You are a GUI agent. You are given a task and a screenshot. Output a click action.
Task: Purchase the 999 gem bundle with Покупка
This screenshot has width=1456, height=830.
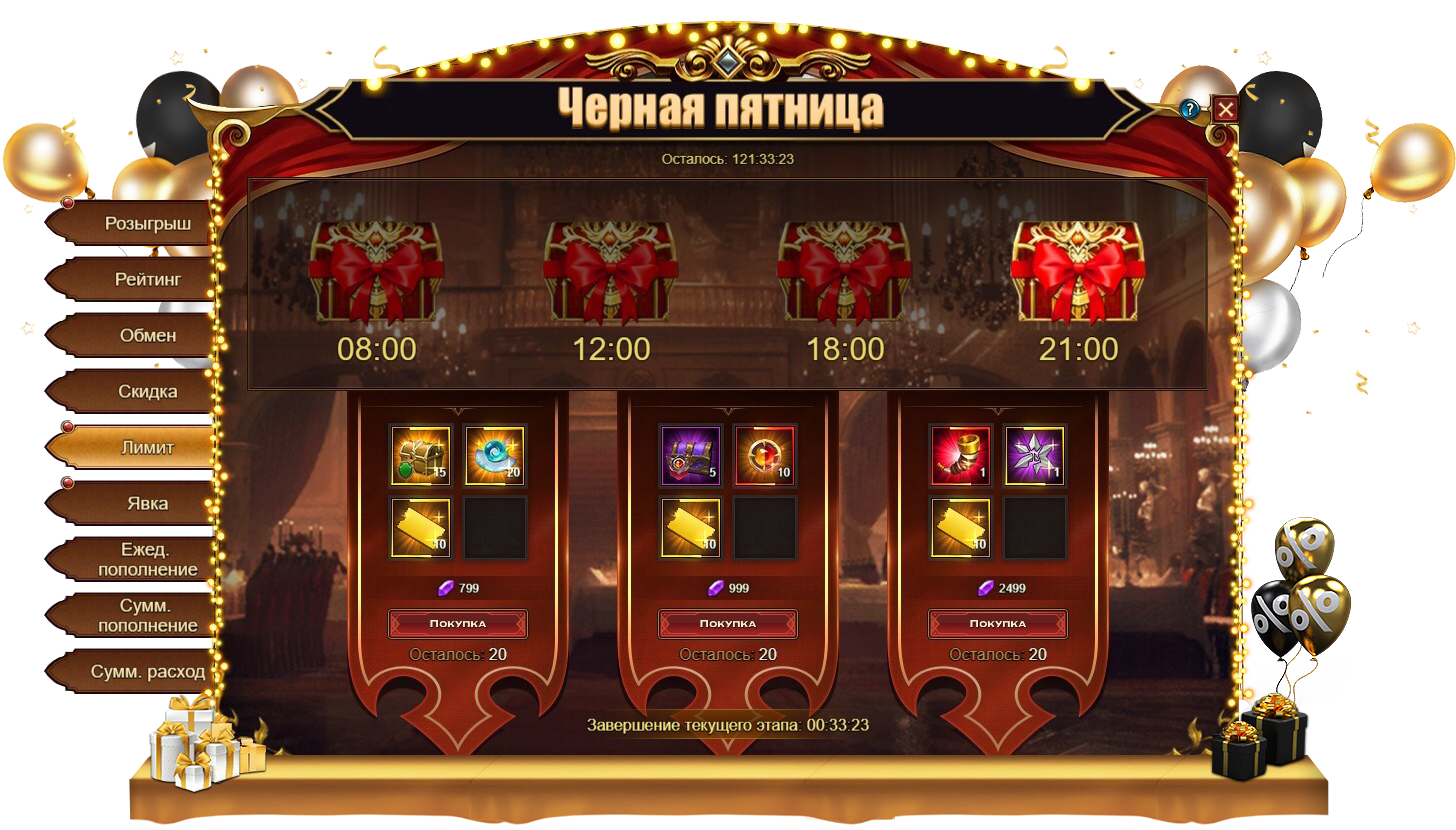click(728, 623)
